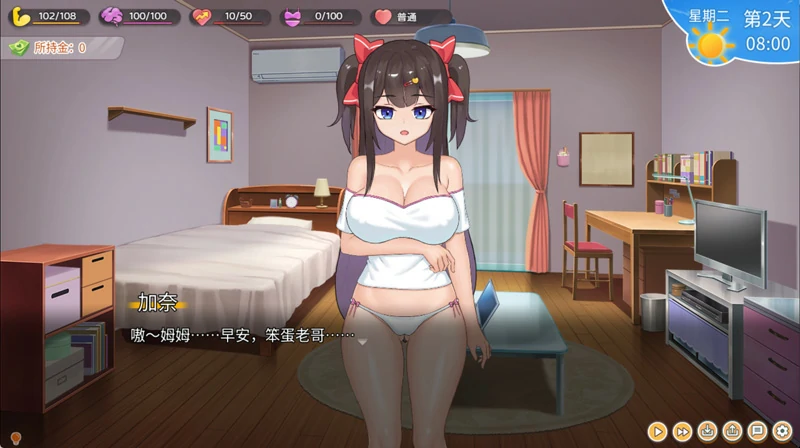Open the load game menu
This screenshot has height=448, width=800.
pos(733,431)
